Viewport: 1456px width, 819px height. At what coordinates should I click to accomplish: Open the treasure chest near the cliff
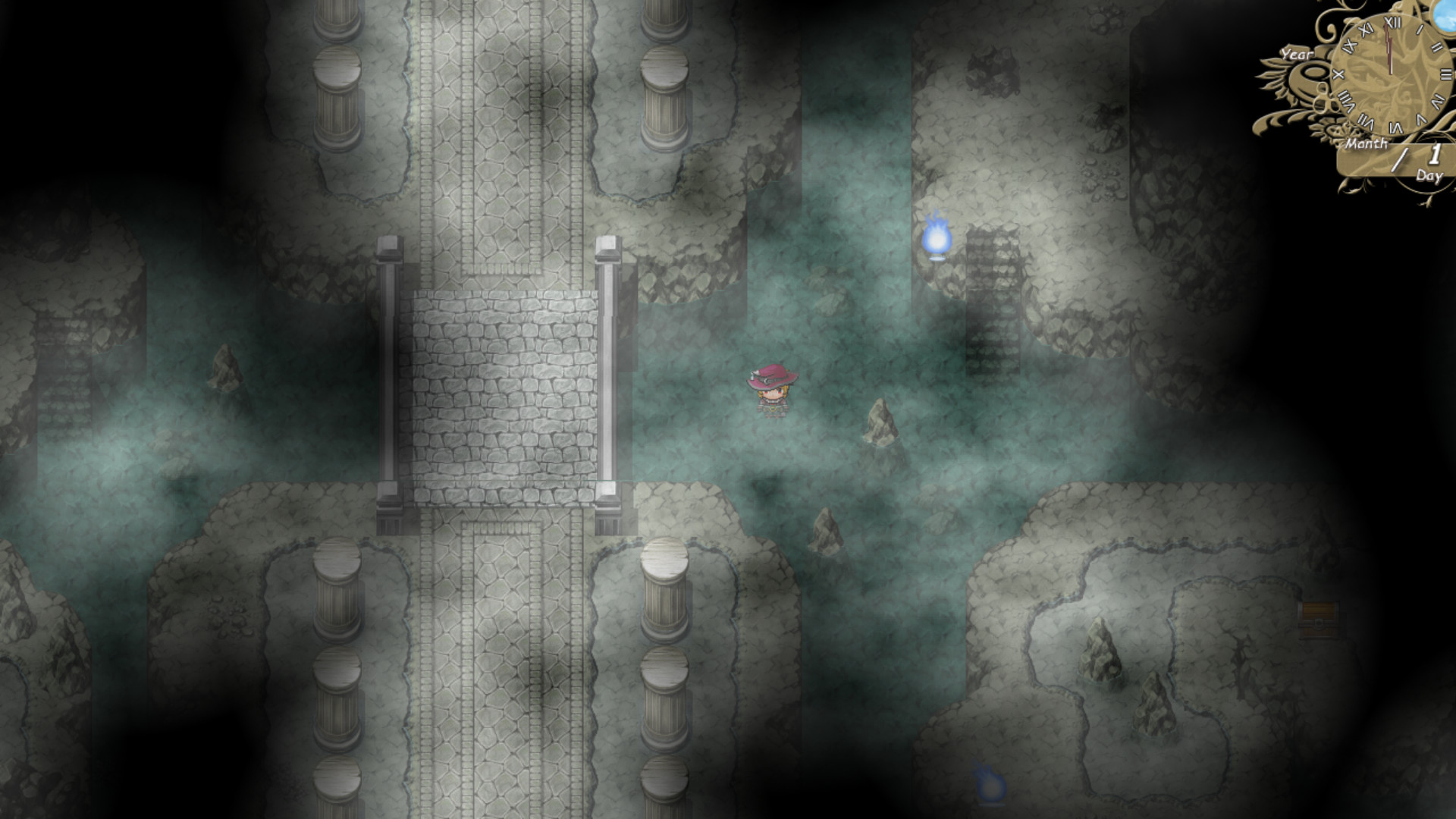pos(1317,620)
